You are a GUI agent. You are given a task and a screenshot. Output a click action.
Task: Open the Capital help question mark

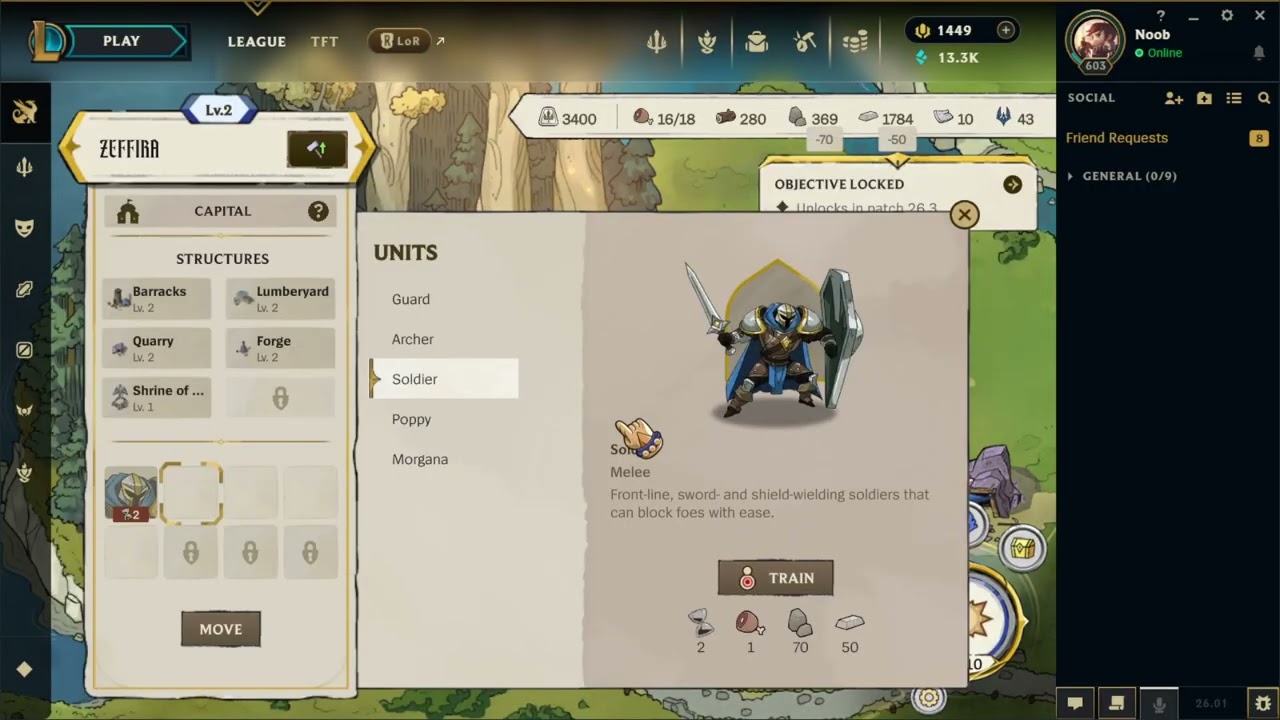pos(318,211)
